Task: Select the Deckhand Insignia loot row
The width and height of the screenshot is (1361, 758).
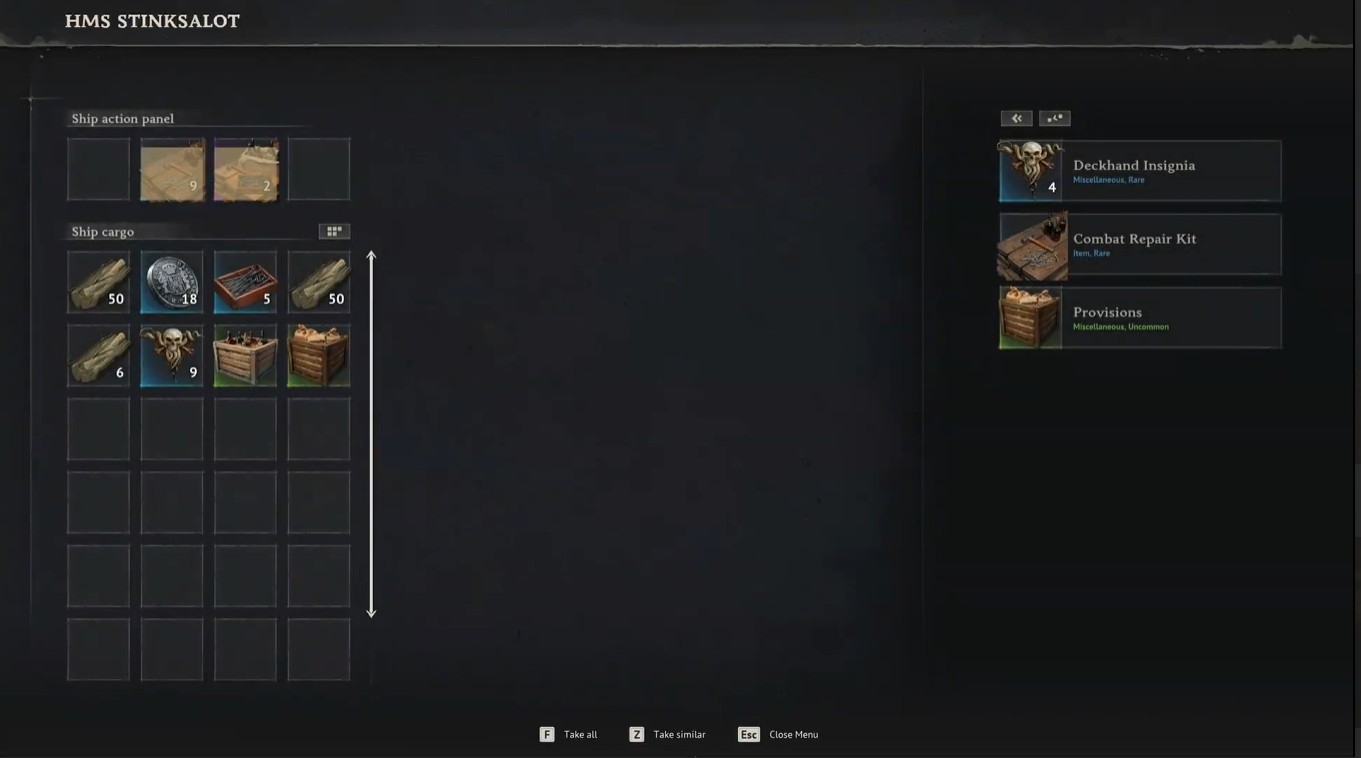Action: pyautogui.click(x=1140, y=171)
